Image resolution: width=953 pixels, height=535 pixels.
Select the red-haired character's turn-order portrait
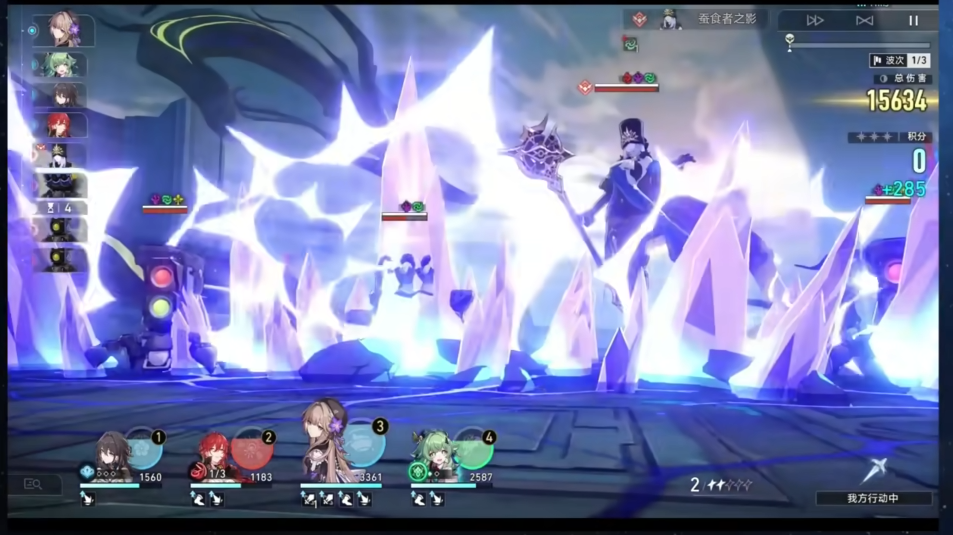pos(60,125)
